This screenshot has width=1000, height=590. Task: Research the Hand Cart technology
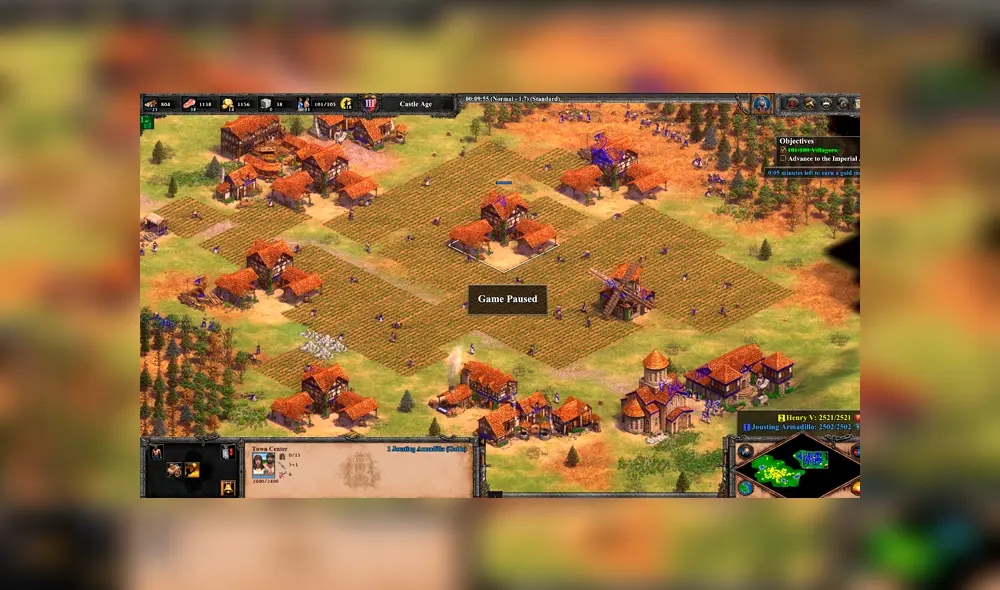[175, 469]
